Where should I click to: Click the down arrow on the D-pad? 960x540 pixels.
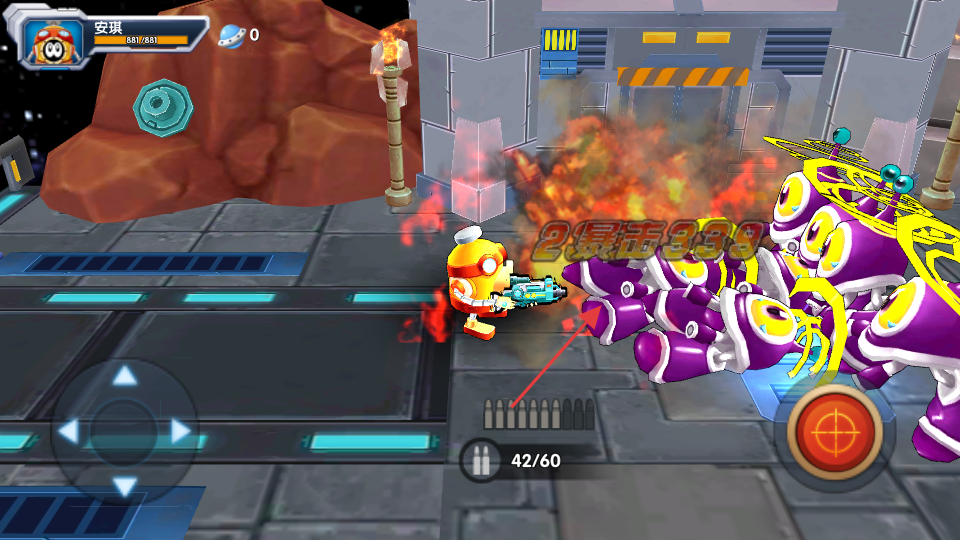[x=124, y=487]
